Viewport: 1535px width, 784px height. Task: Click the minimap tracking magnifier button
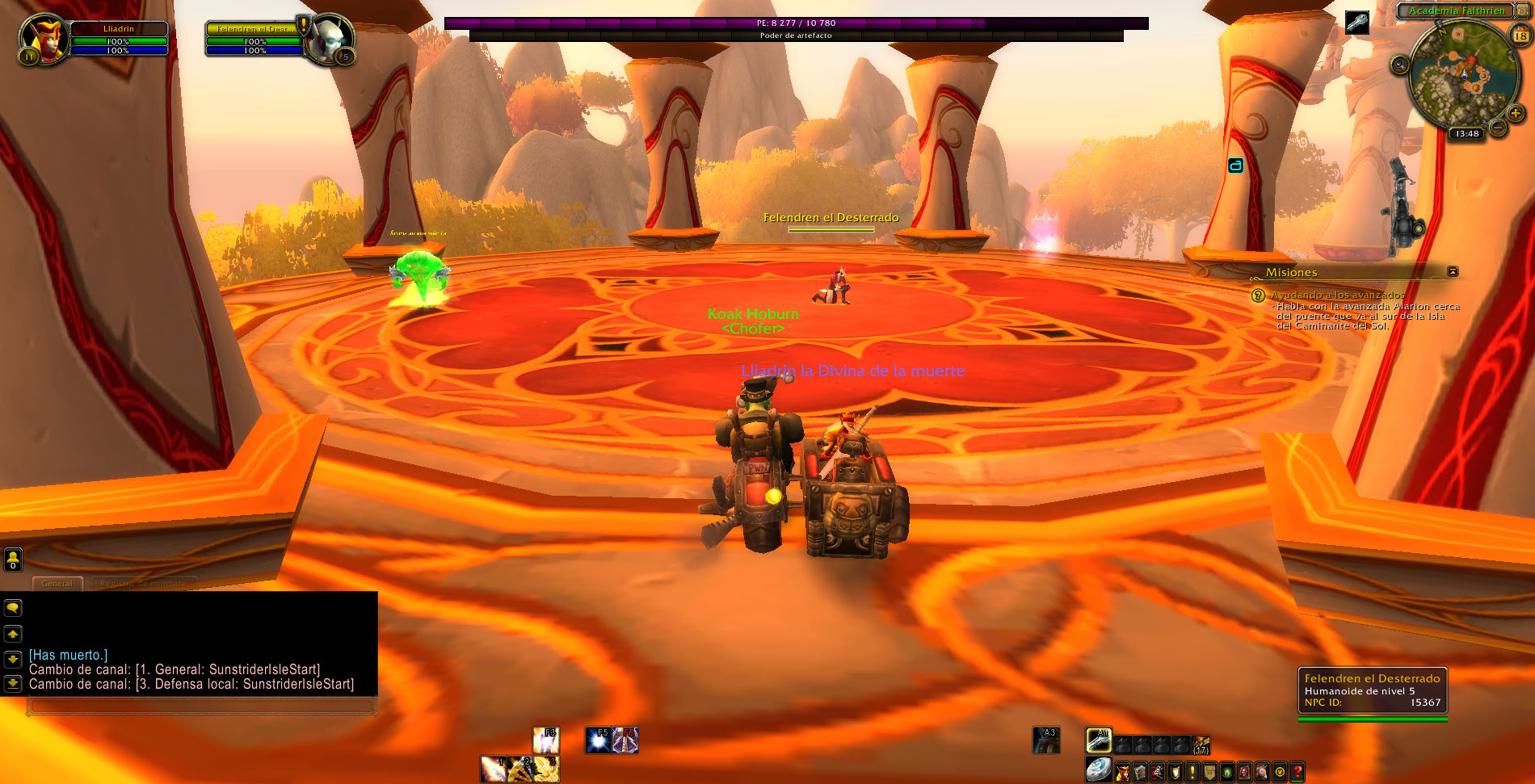pyautogui.click(x=1400, y=65)
